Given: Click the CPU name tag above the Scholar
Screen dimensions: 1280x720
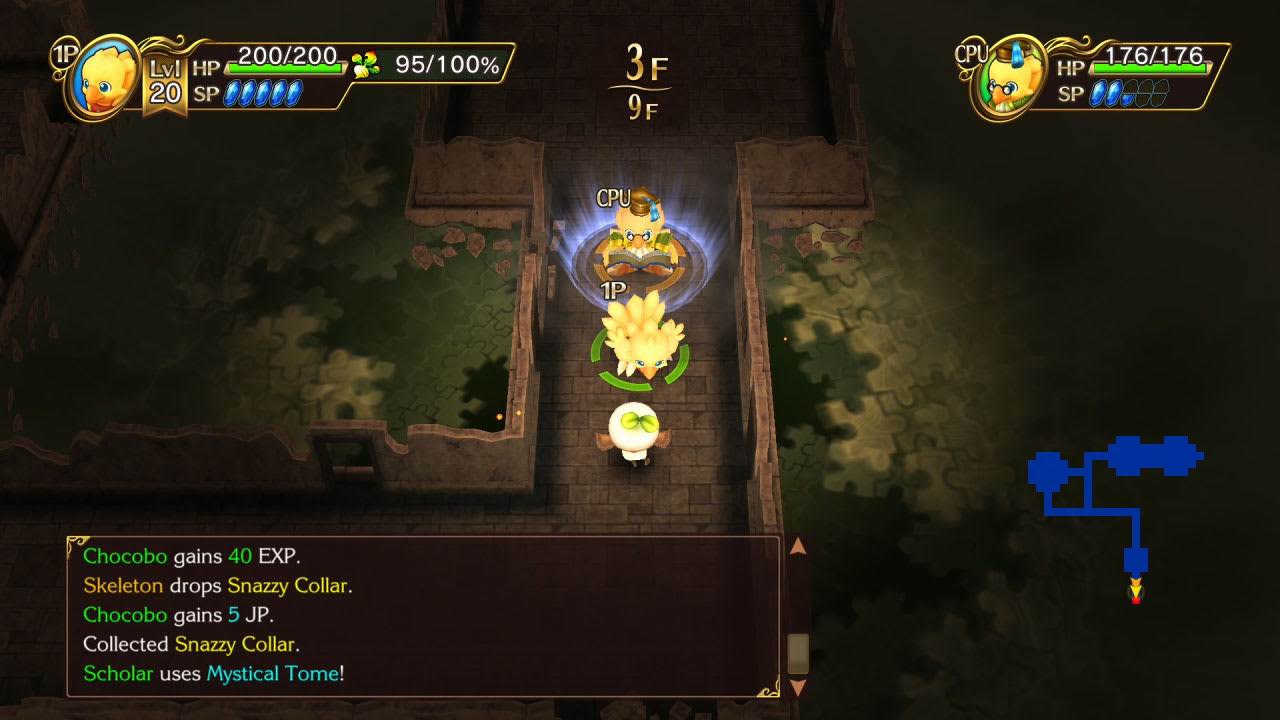Looking at the screenshot, I should pyautogui.click(x=614, y=196).
